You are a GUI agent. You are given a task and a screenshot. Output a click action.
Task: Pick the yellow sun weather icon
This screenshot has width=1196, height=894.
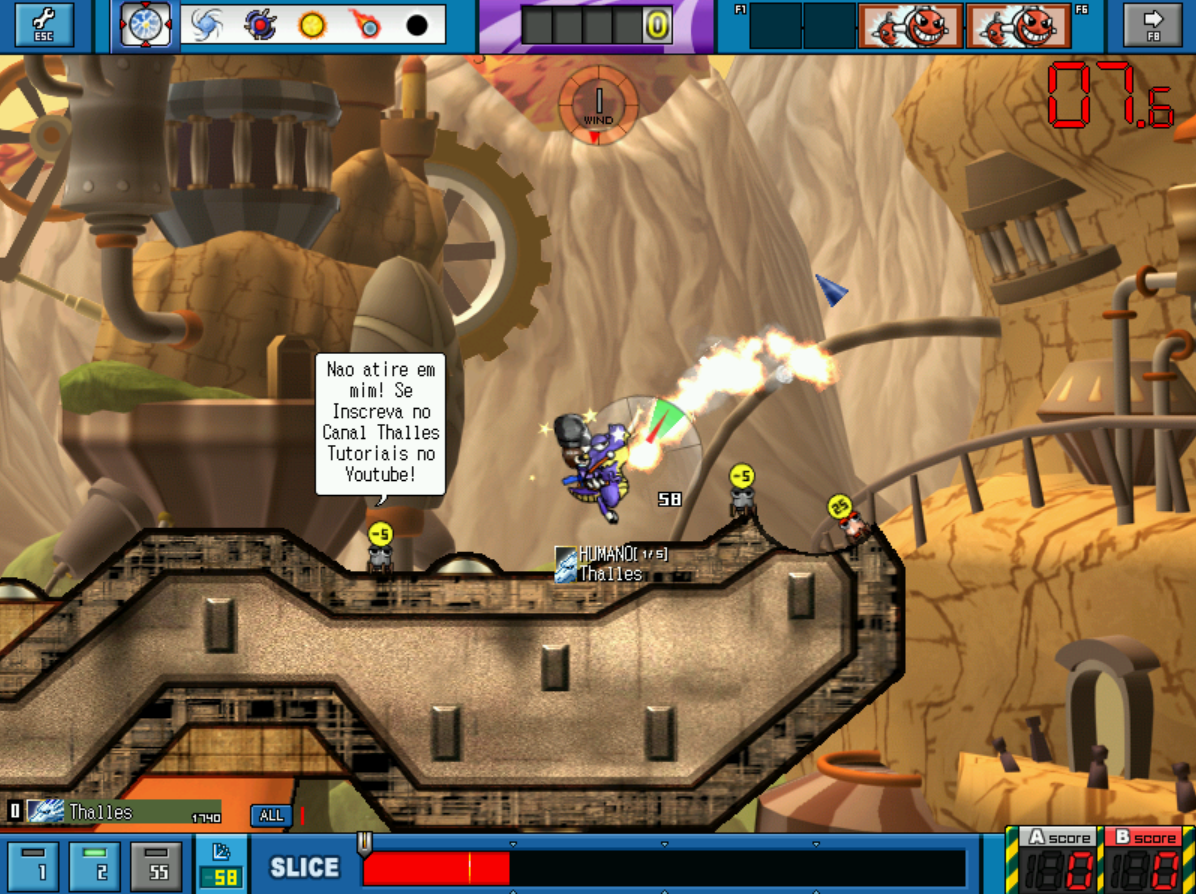pos(313,25)
